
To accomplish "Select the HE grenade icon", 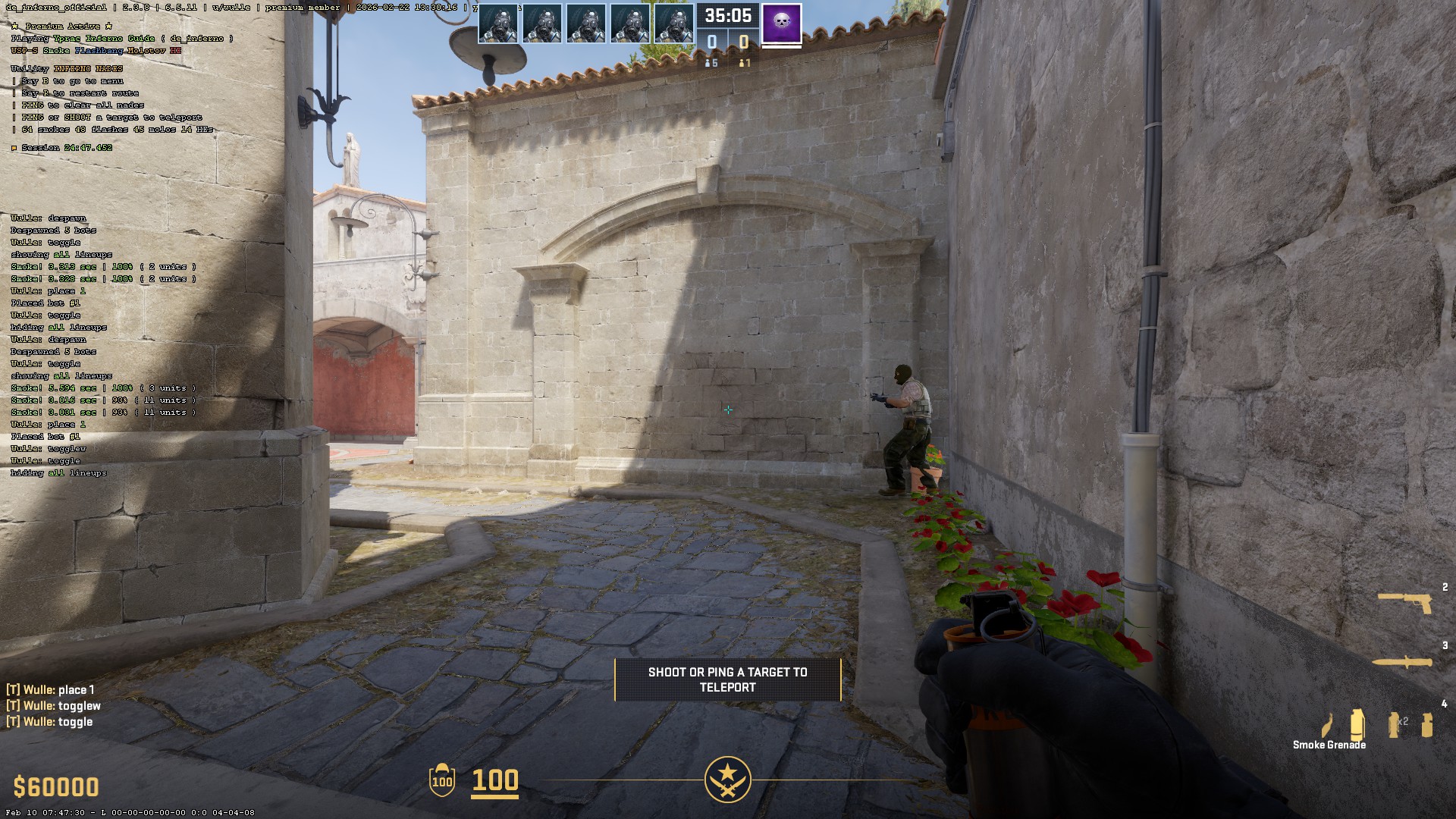I will [x=1427, y=725].
